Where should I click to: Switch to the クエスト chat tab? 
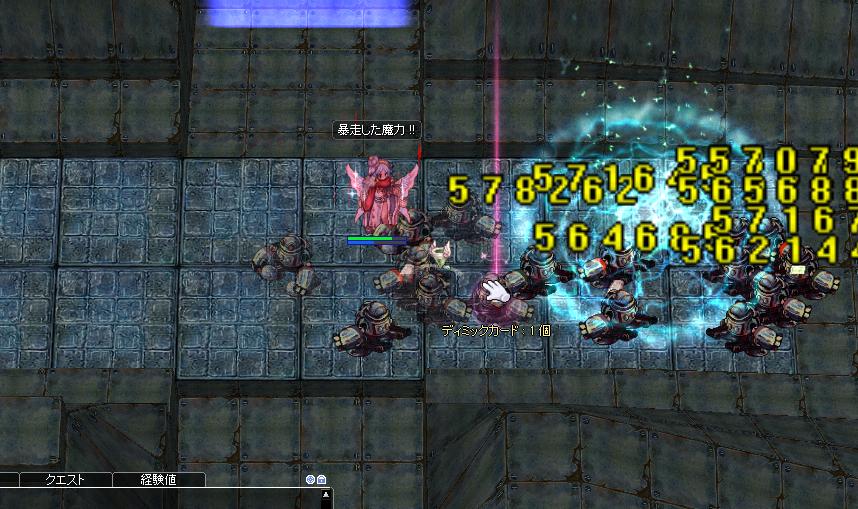65,480
